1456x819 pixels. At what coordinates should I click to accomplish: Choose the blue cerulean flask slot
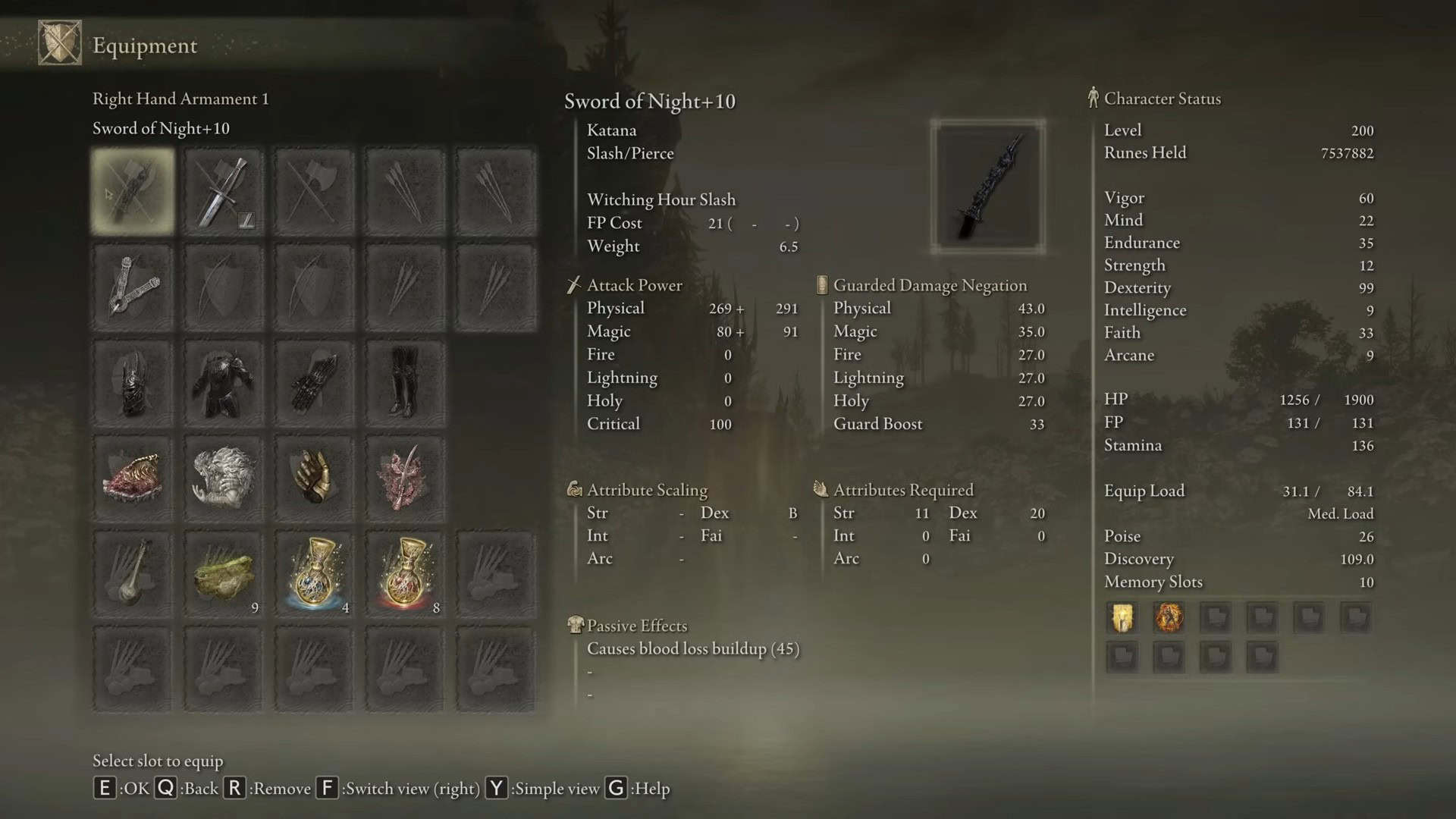[x=314, y=574]
